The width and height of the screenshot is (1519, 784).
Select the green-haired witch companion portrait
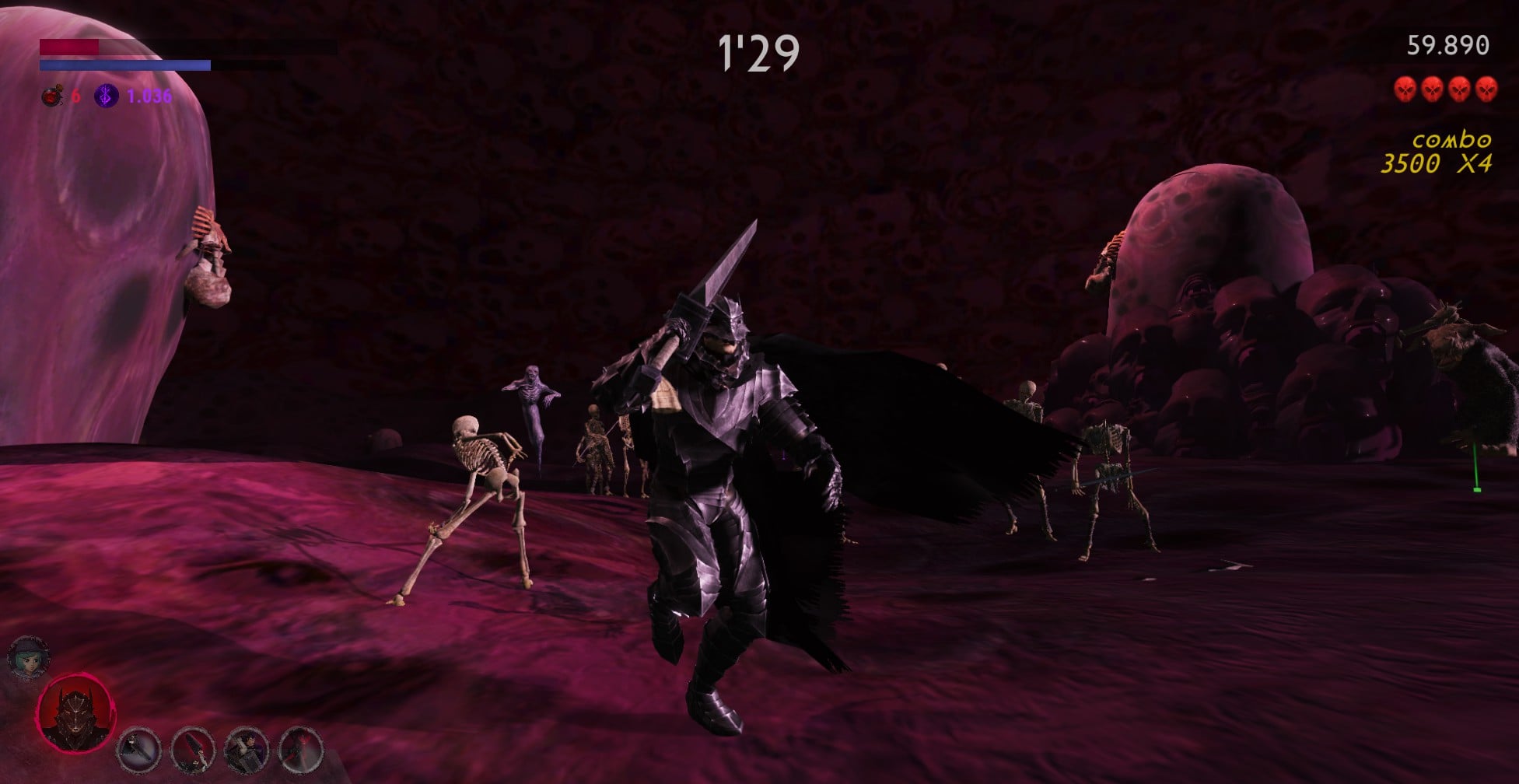[29, 658]
